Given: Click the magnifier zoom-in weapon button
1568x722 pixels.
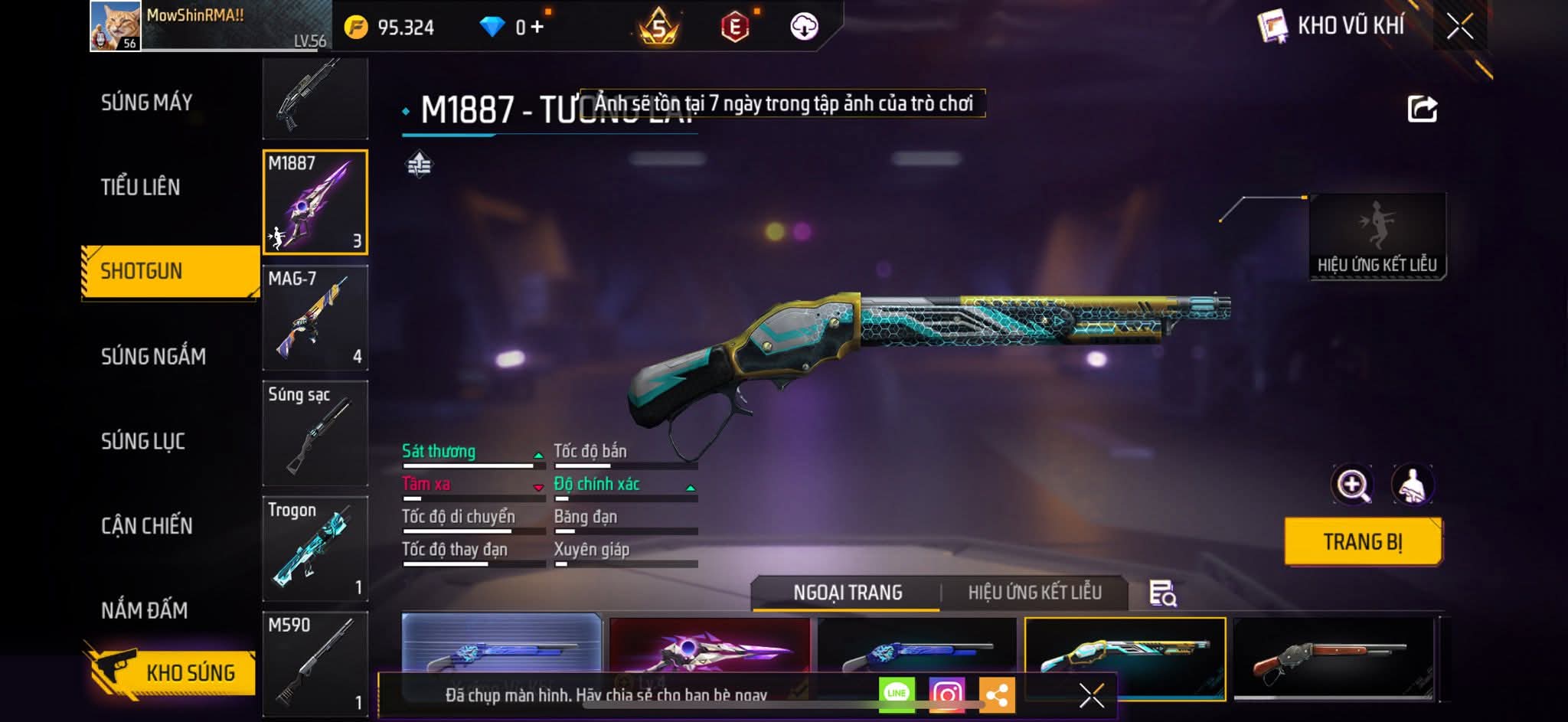Looking at the screenshot, I should (x=1353, y=485).
